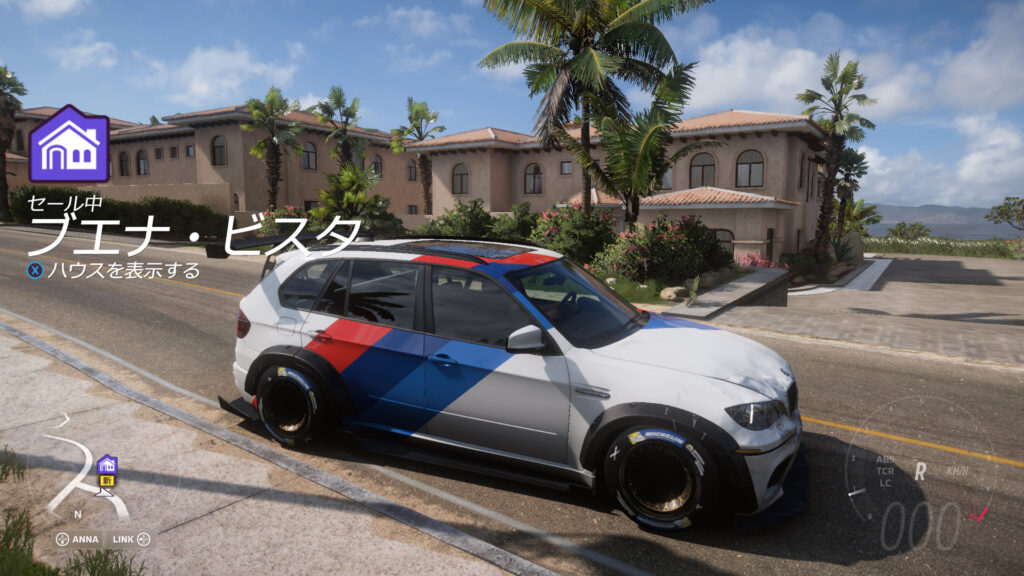Open the LINK chat option
The height and width of the screenshot is (576, 1024).
click(130, 539)
